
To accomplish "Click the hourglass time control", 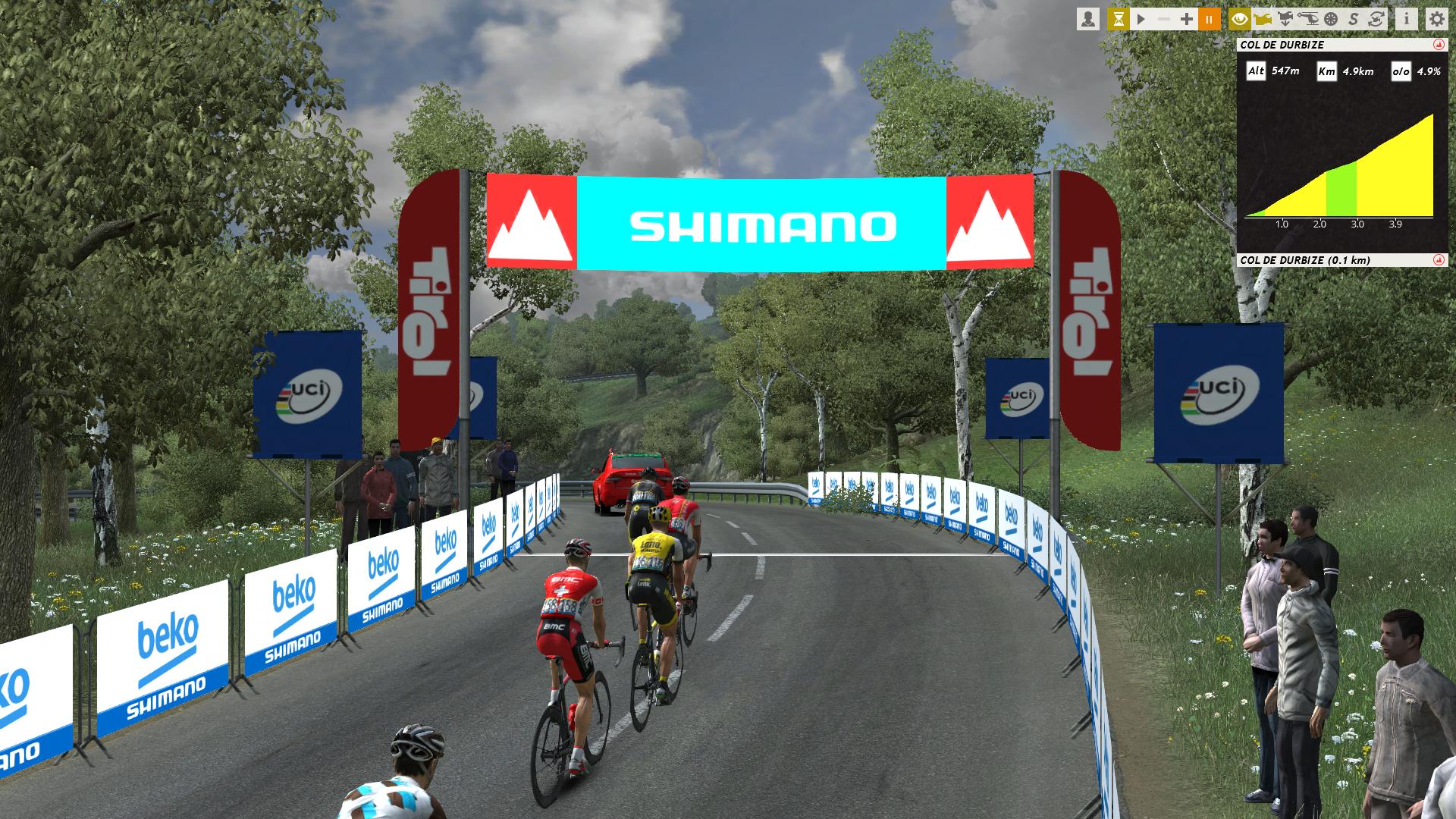I will point(1118,19).
